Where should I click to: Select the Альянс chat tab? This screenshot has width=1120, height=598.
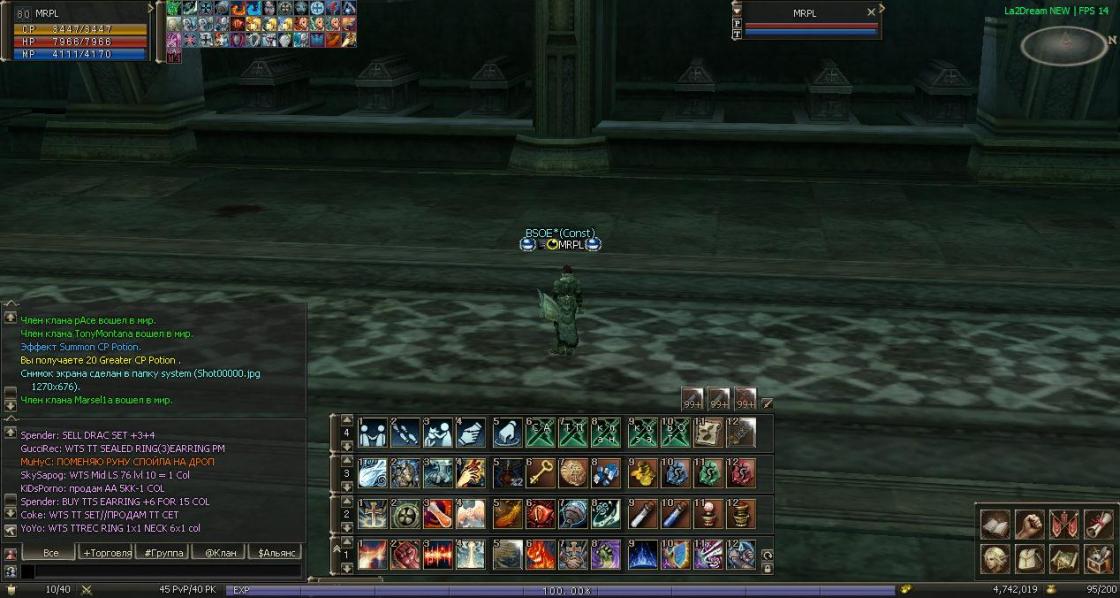coord(275,552)
